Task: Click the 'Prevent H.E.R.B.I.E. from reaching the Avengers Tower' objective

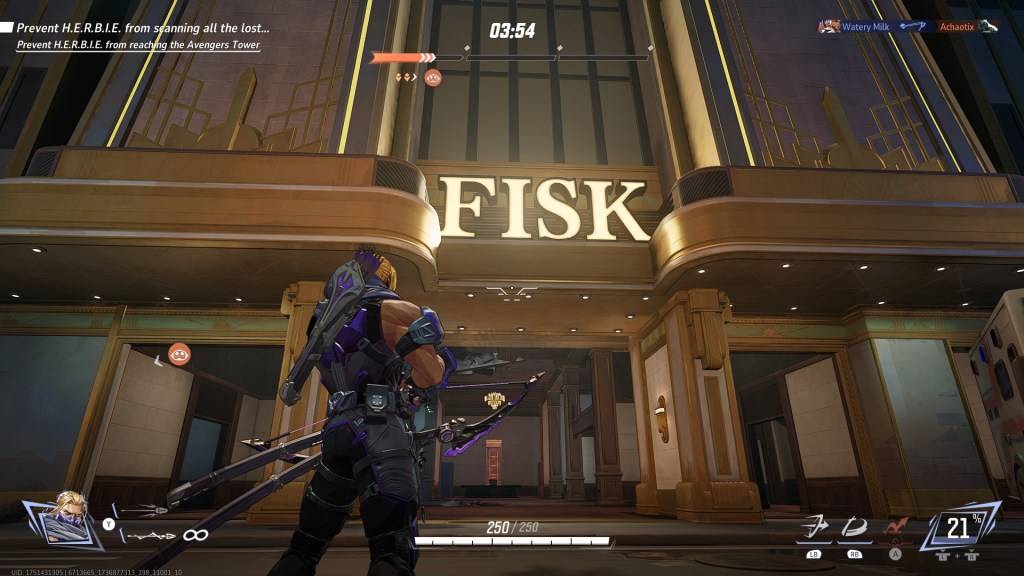Action: click(138, 45)
